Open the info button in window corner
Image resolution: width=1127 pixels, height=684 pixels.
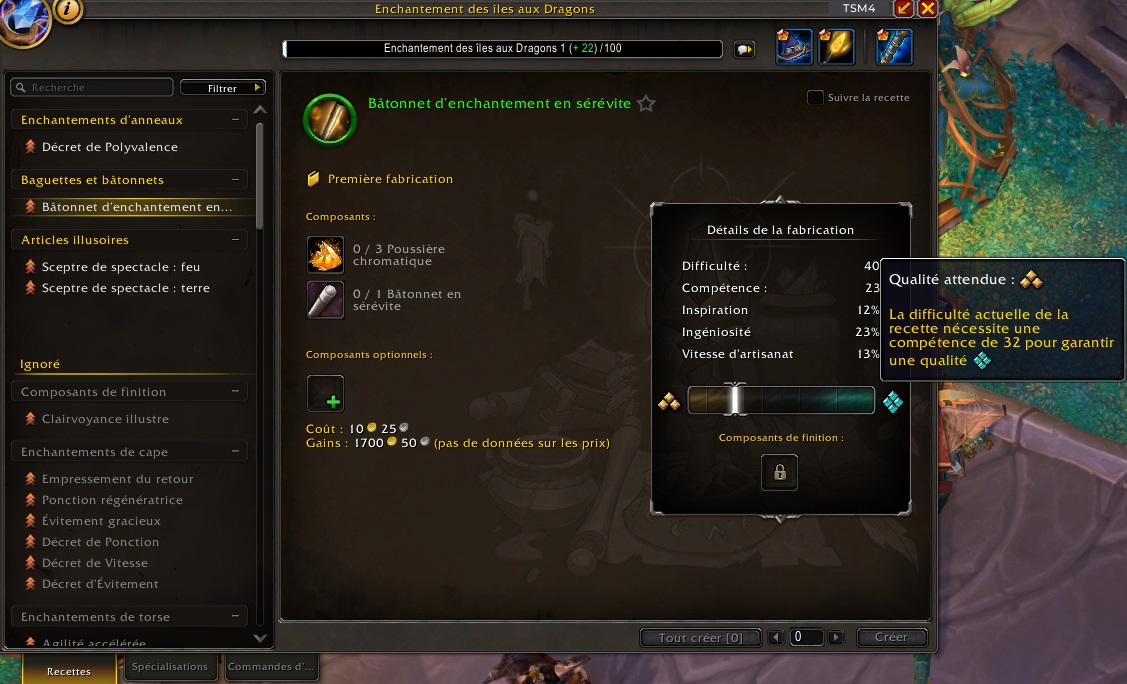click(68, 9)
